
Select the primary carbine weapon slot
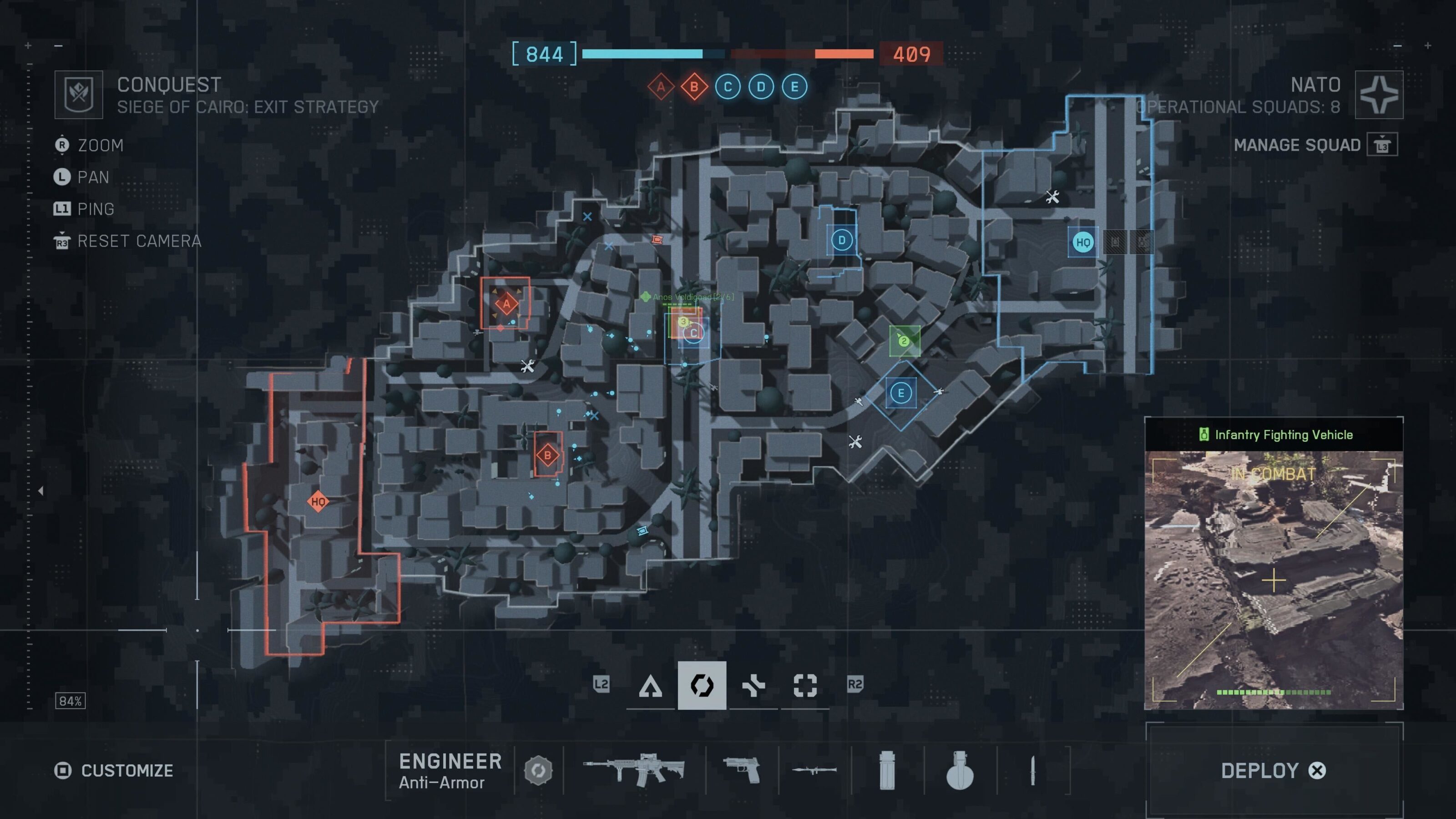(634, 770)
